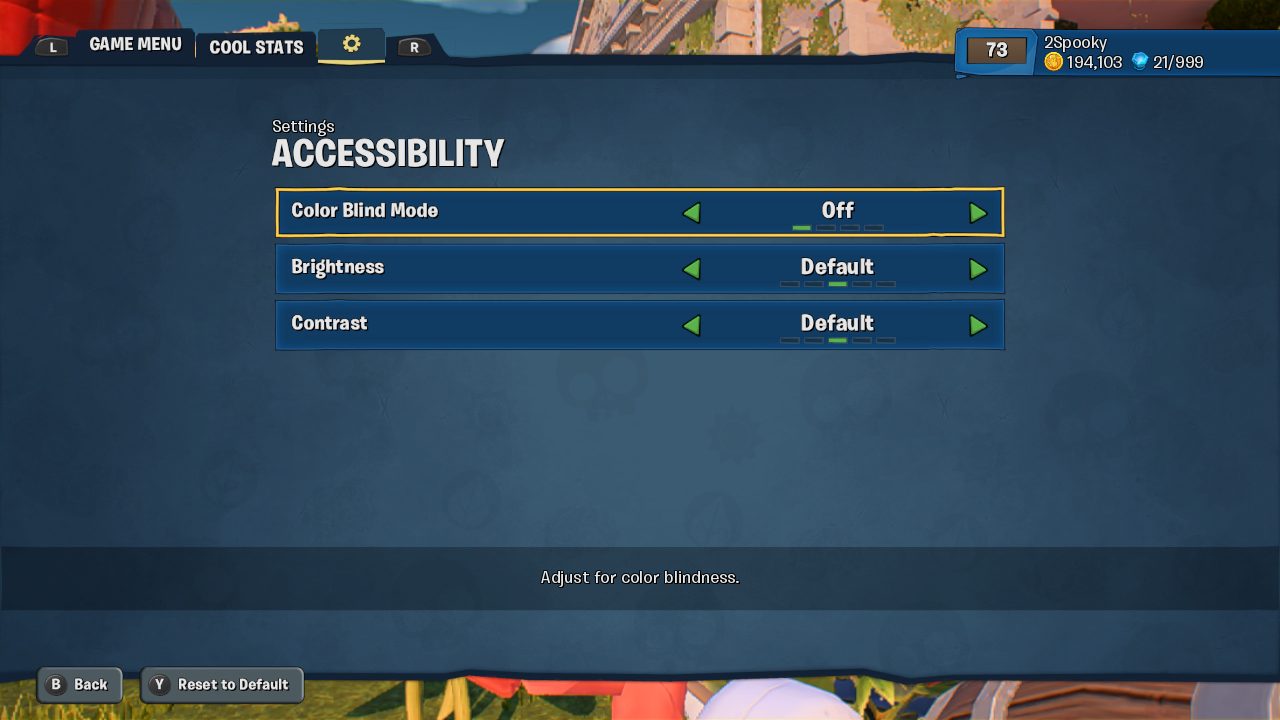
Task: Switch to the Game Menu tab
Action: click(x=135, y=43)
